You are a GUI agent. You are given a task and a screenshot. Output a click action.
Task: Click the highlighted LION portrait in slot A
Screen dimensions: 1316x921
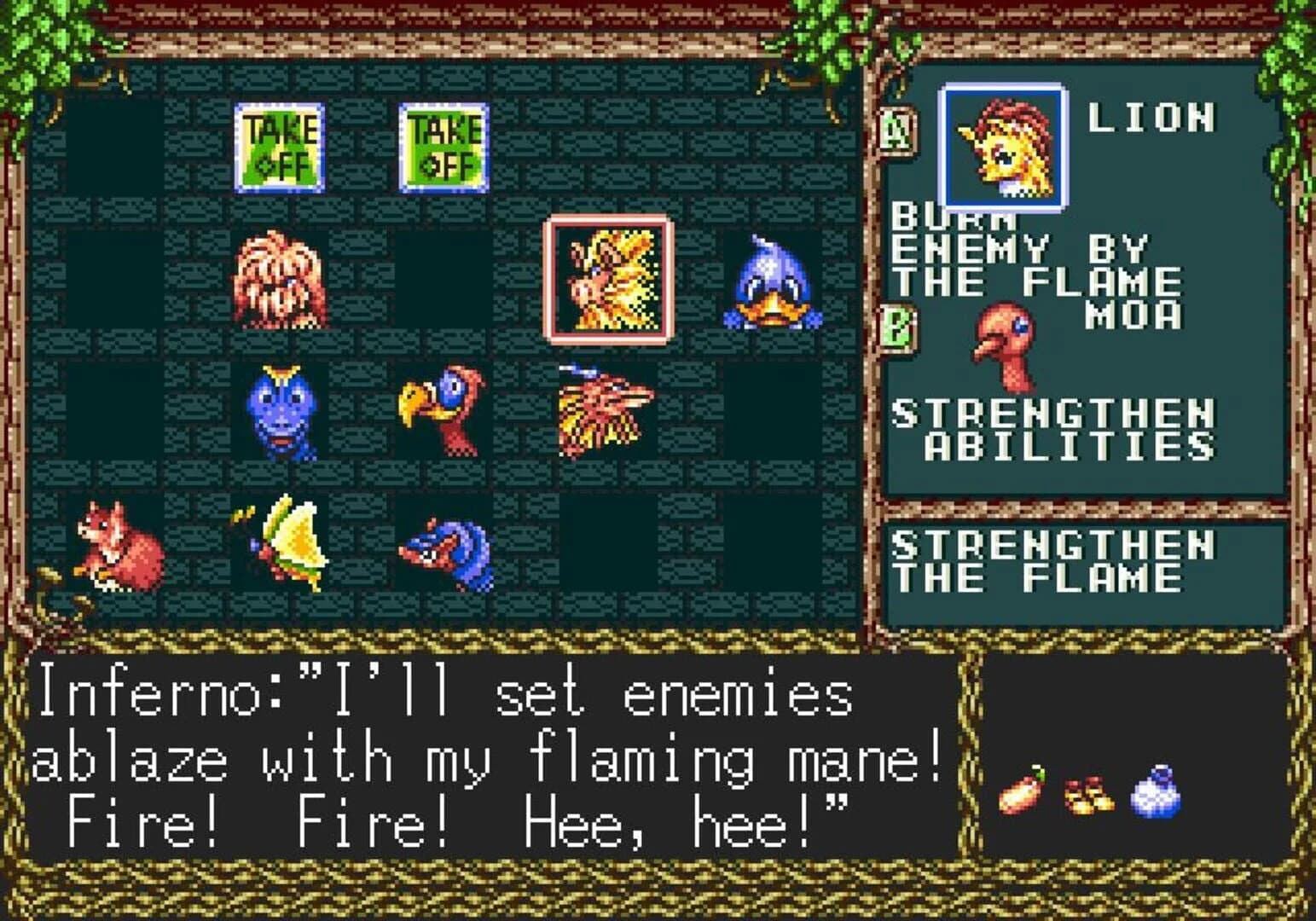pos(1002,142)
